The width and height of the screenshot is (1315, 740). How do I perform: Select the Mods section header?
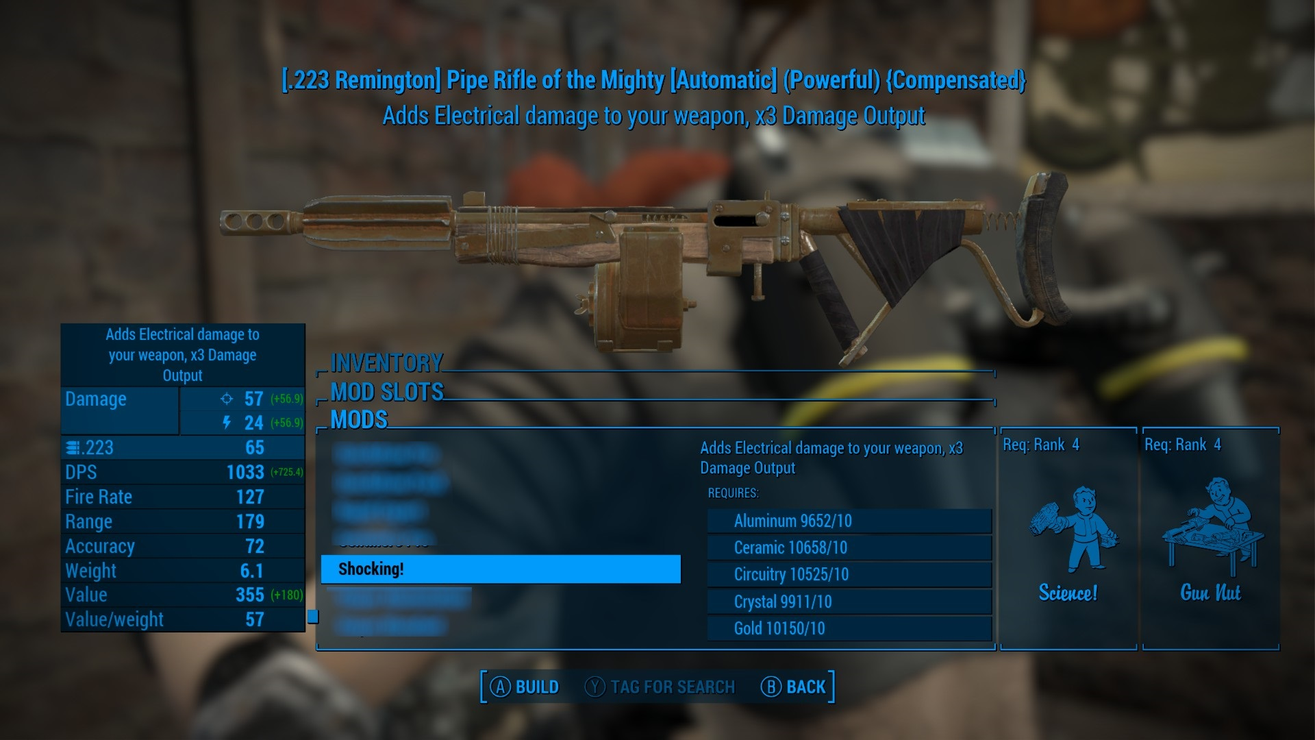click(359, 420)
